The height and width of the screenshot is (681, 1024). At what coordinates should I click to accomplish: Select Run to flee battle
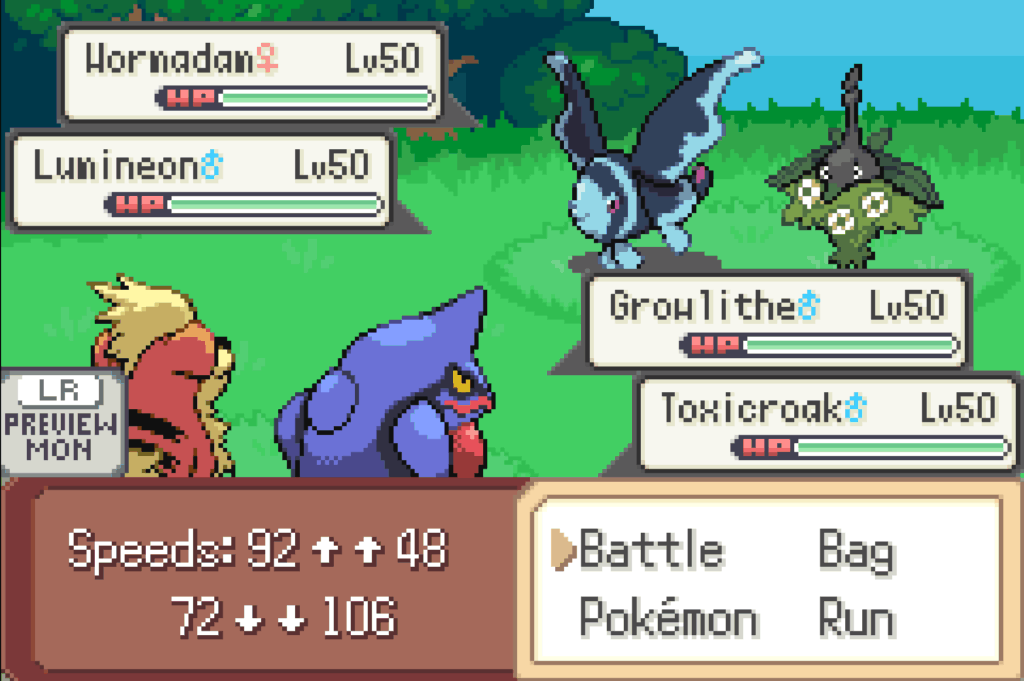tap(856, 620)
